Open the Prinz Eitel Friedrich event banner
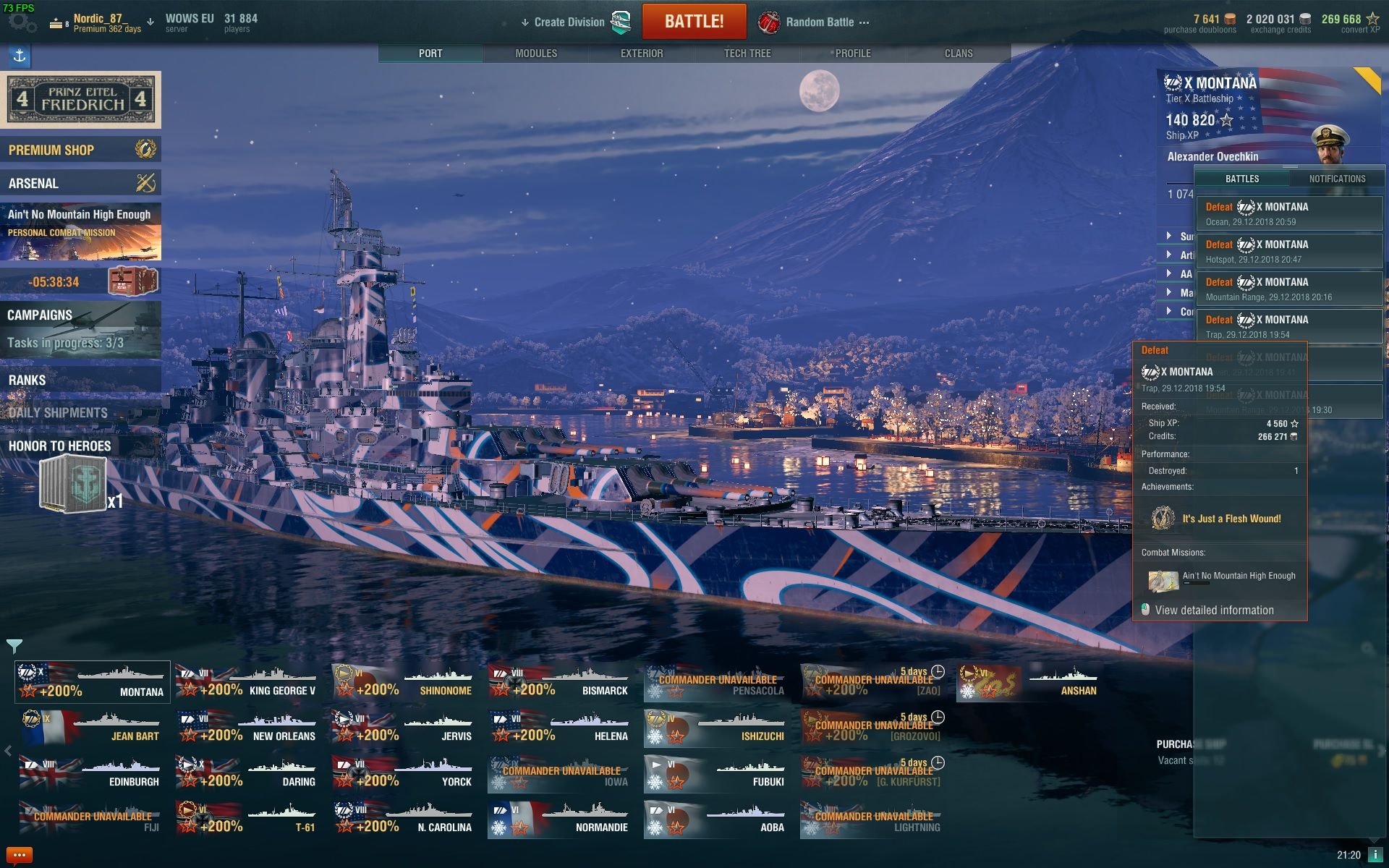1389x868 pixels. pyautogui.click(x=80, y=100)
